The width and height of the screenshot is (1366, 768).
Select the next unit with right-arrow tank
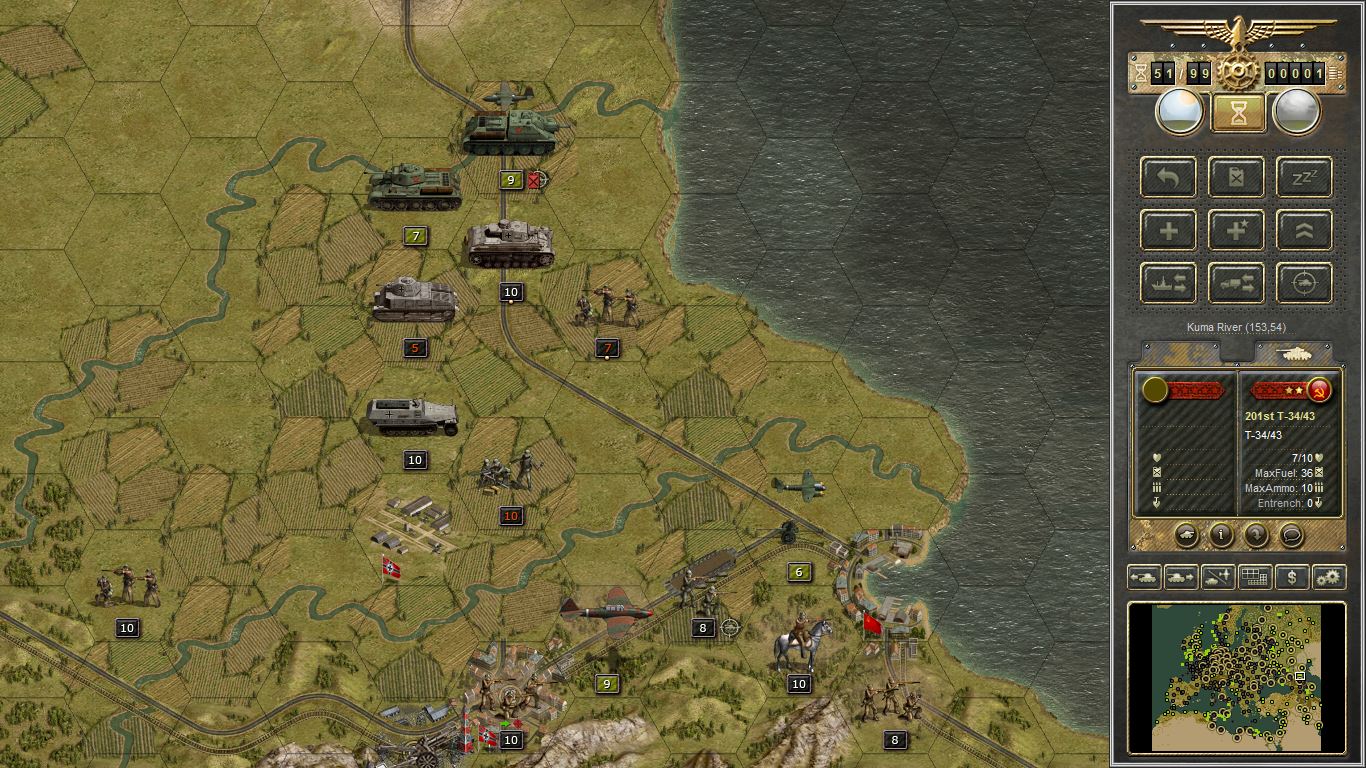[1181, 577]
